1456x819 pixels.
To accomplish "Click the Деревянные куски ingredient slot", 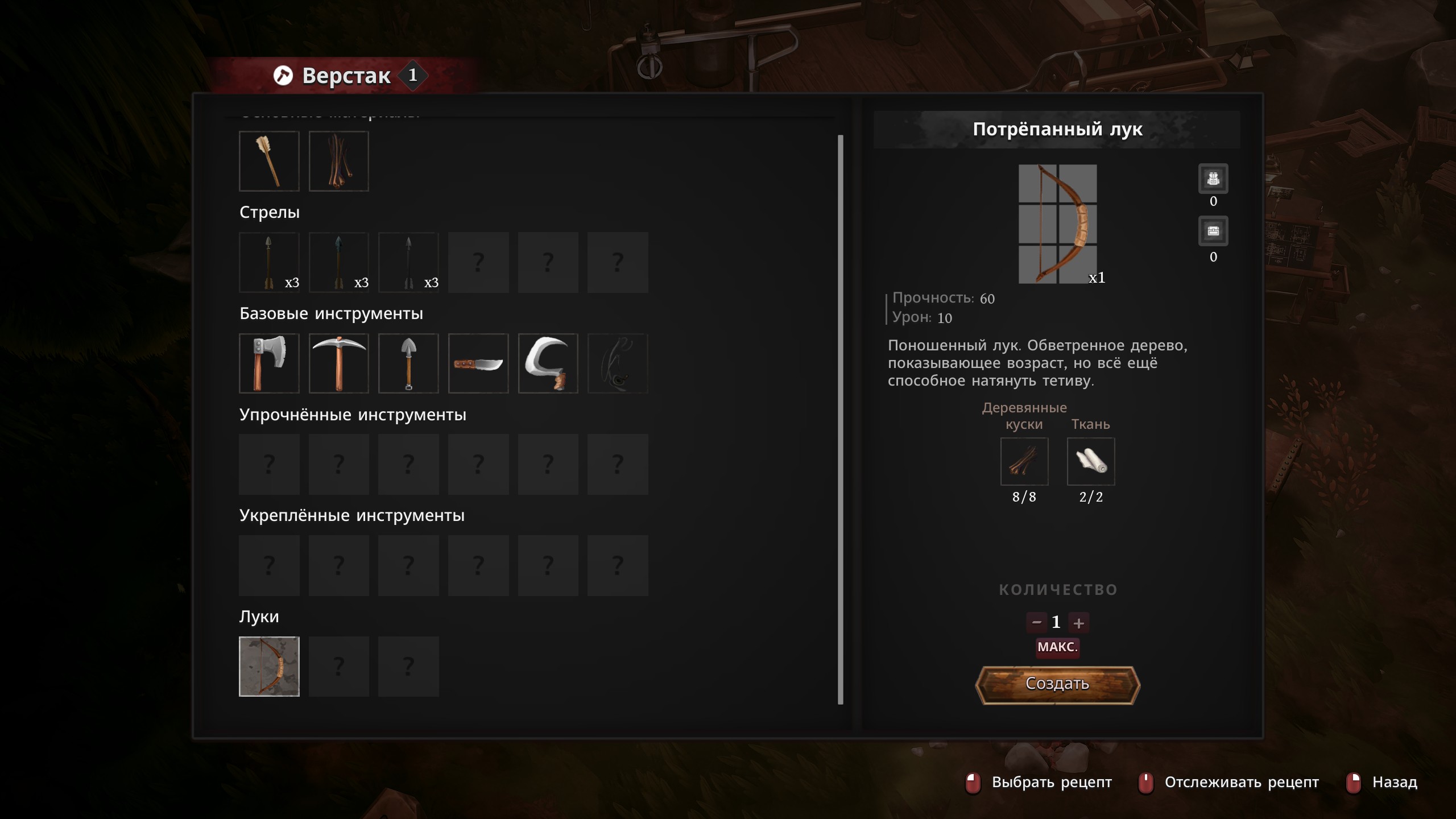I will click(x=1024, y=461).
